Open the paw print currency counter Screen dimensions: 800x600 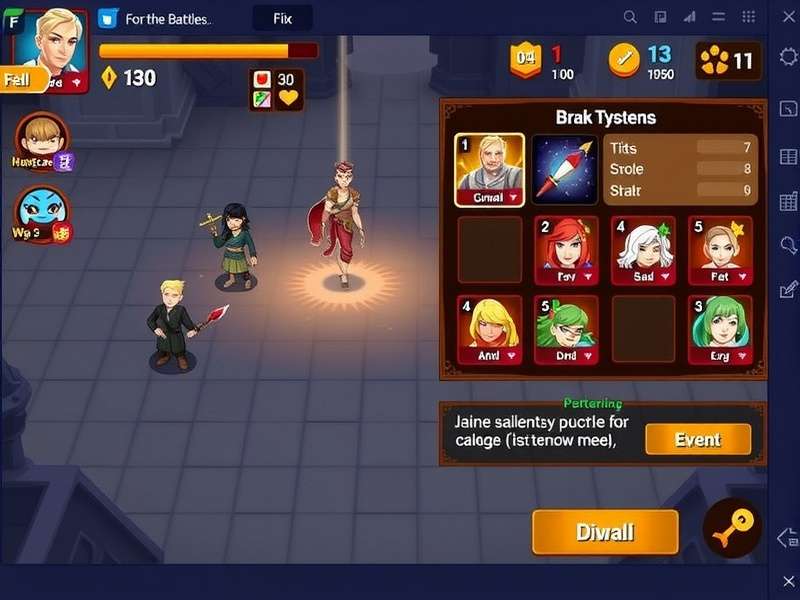tap(728, 61)
